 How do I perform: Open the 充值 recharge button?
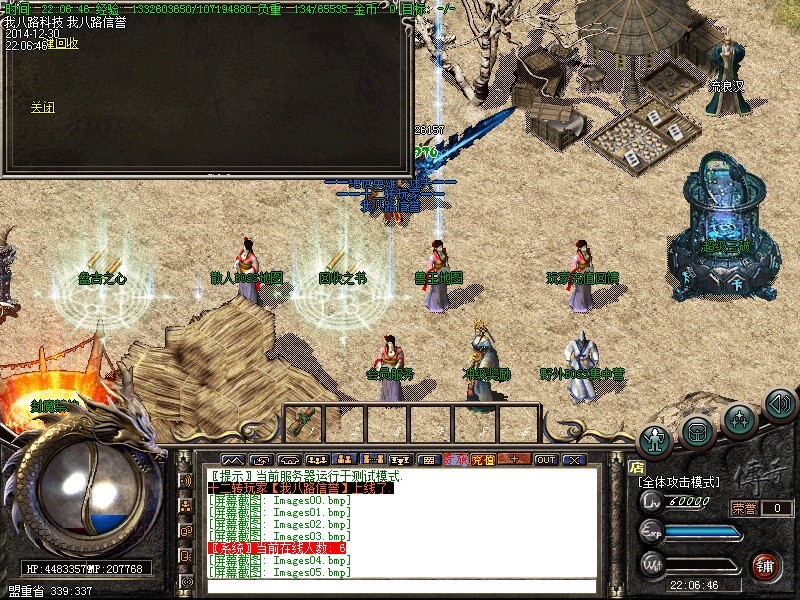(x=484, y=459)
